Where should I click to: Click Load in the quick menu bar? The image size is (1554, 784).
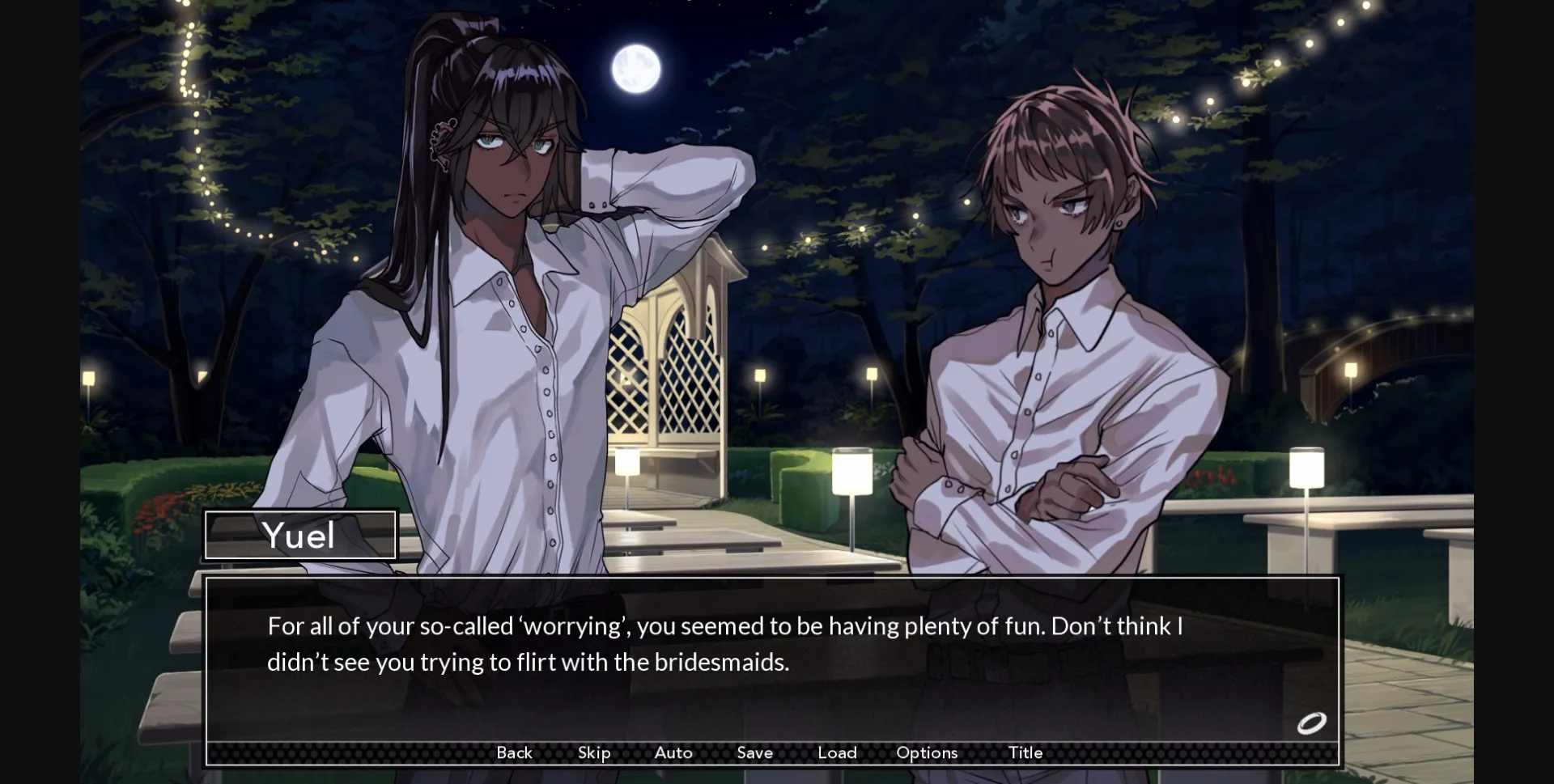(837, 752)
